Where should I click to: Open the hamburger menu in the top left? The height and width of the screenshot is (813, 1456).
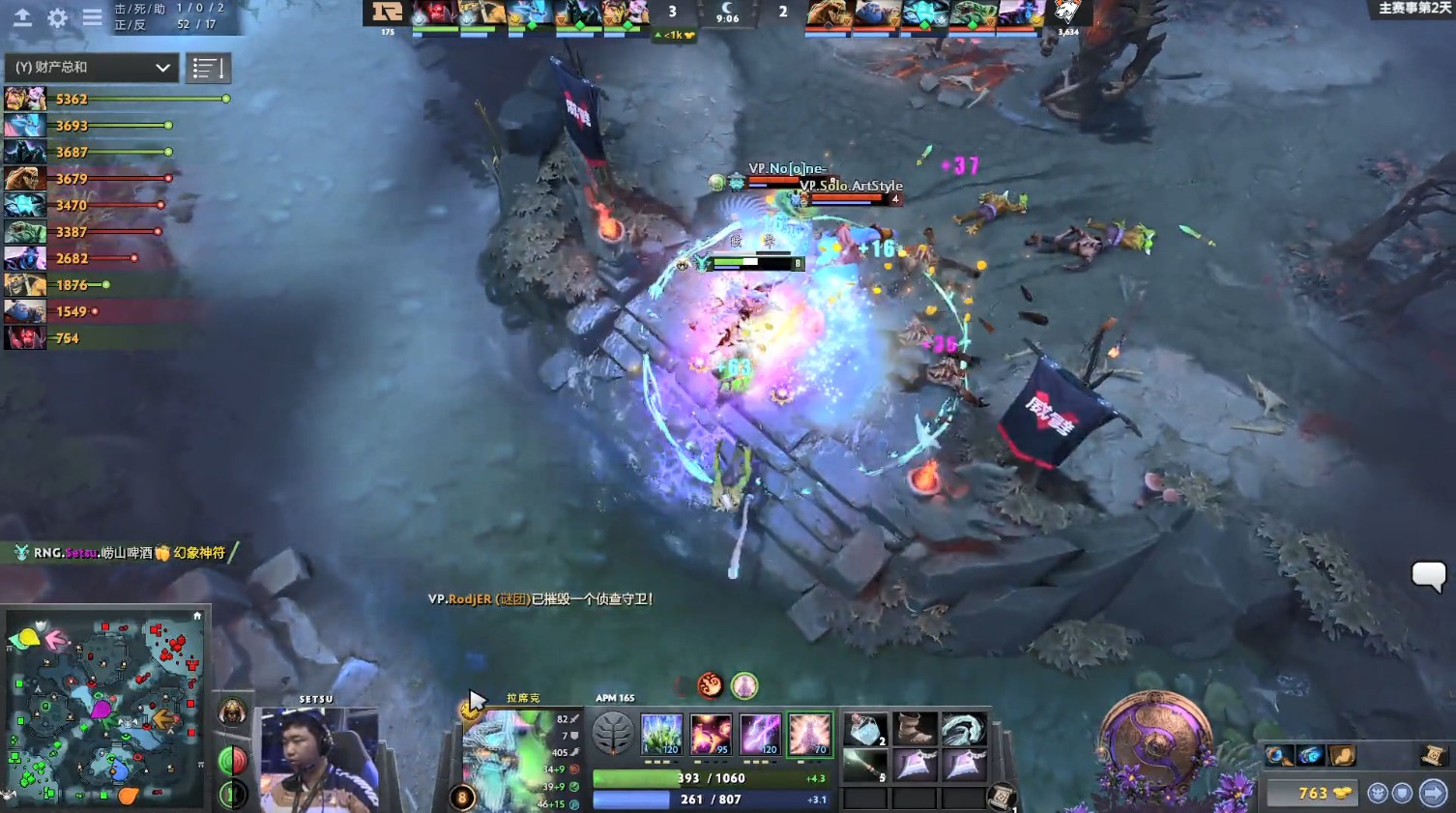click(x=93, y=16)
